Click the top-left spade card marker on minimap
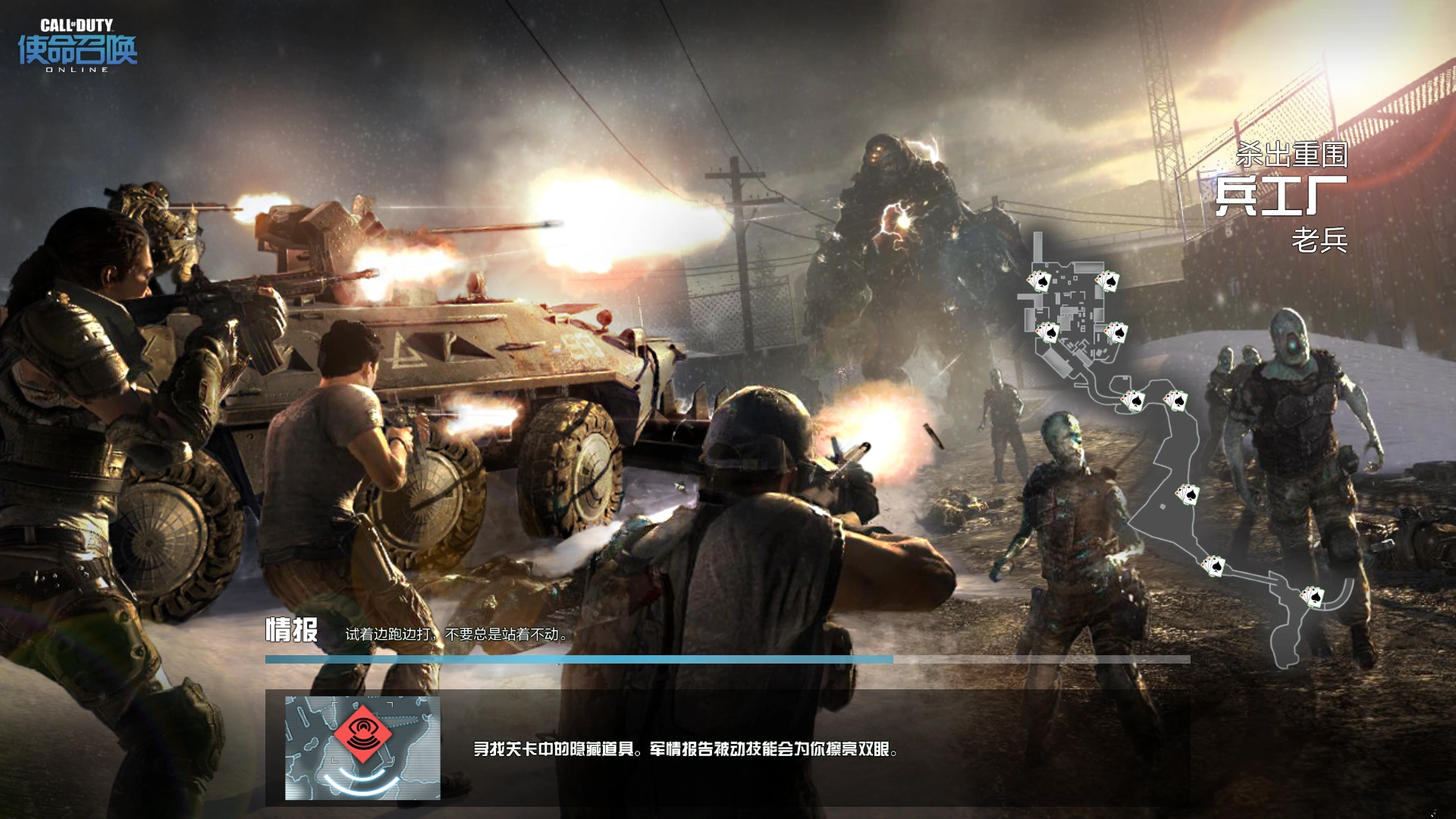The image size is (1456, 819). click(1041, 281)
